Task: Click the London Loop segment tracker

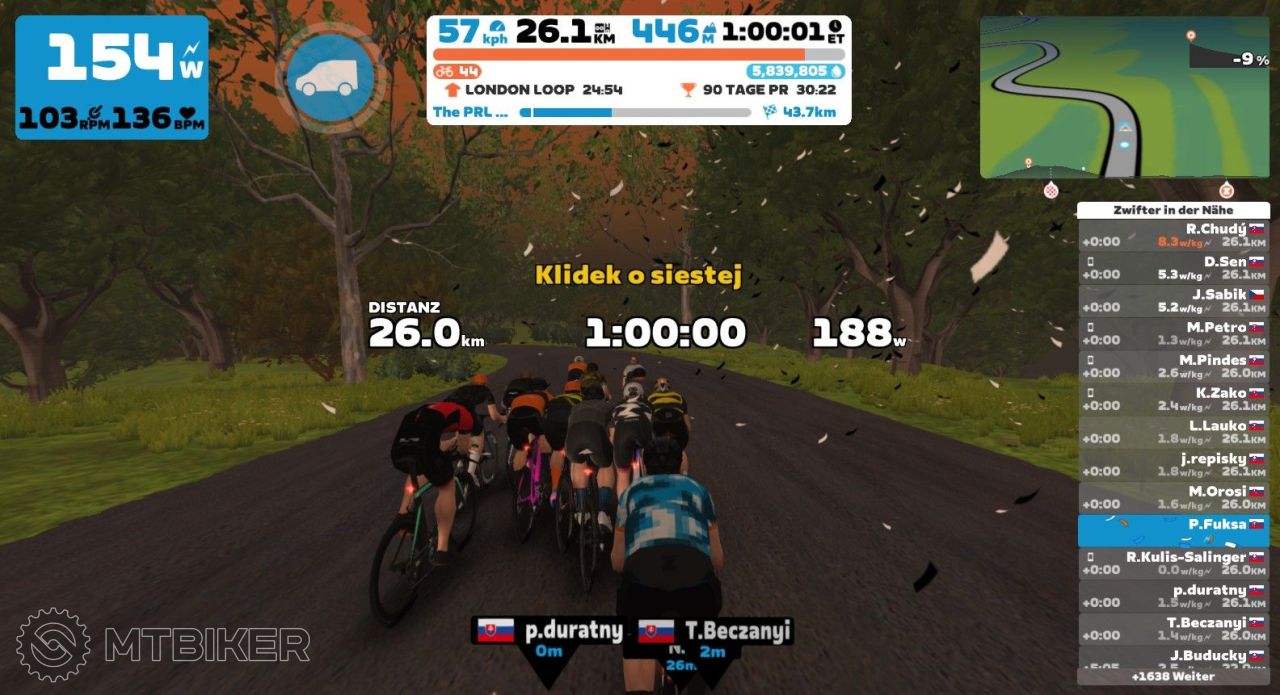Action: click(x=533, y=90)
